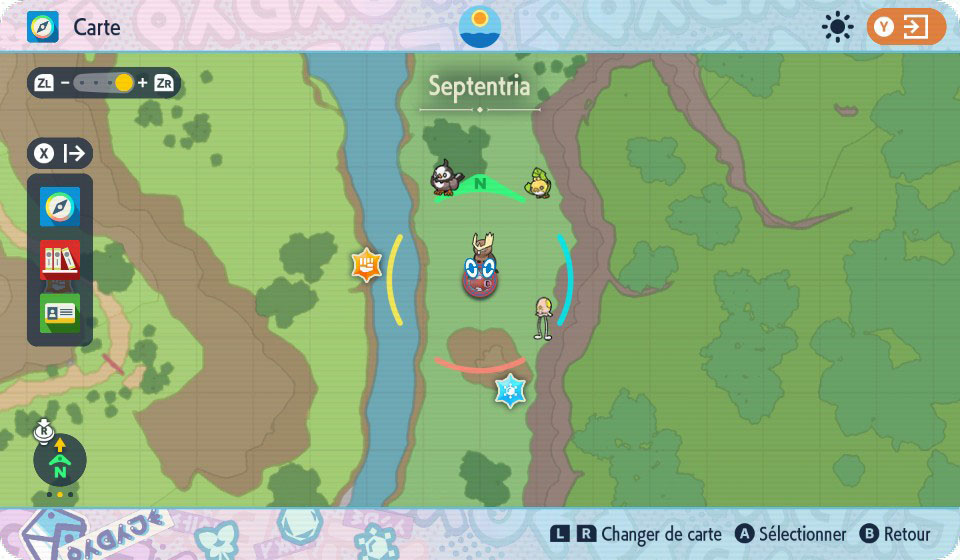Click the daytime sun-over-sea icon

[480, 27]
